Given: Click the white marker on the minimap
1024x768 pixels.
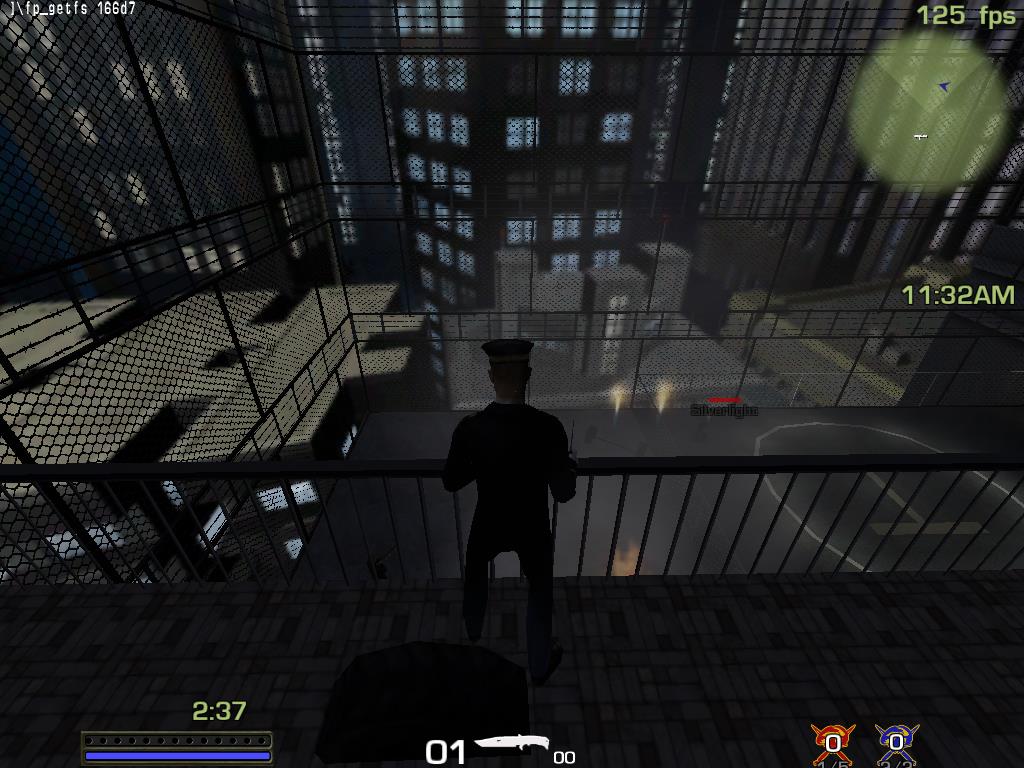Looking at the screenshot, I should (920, 136).
